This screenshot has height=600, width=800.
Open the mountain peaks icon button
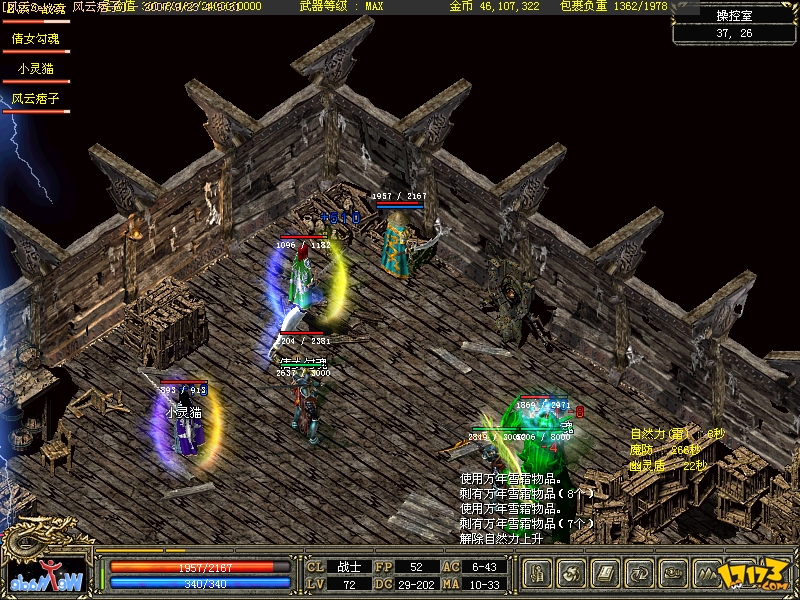708,574
